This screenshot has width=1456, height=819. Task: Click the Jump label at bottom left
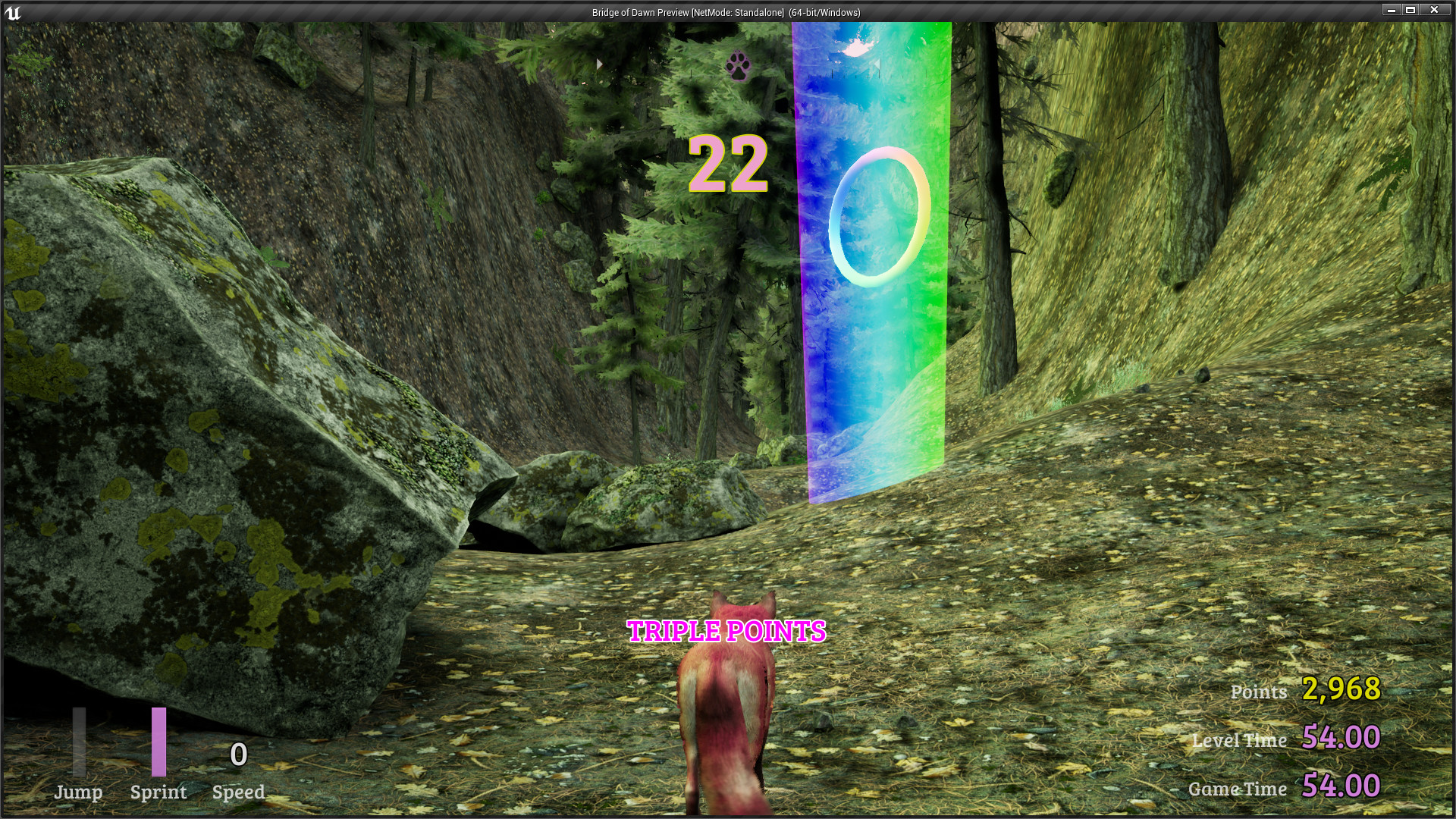click(x=78, y=793)
